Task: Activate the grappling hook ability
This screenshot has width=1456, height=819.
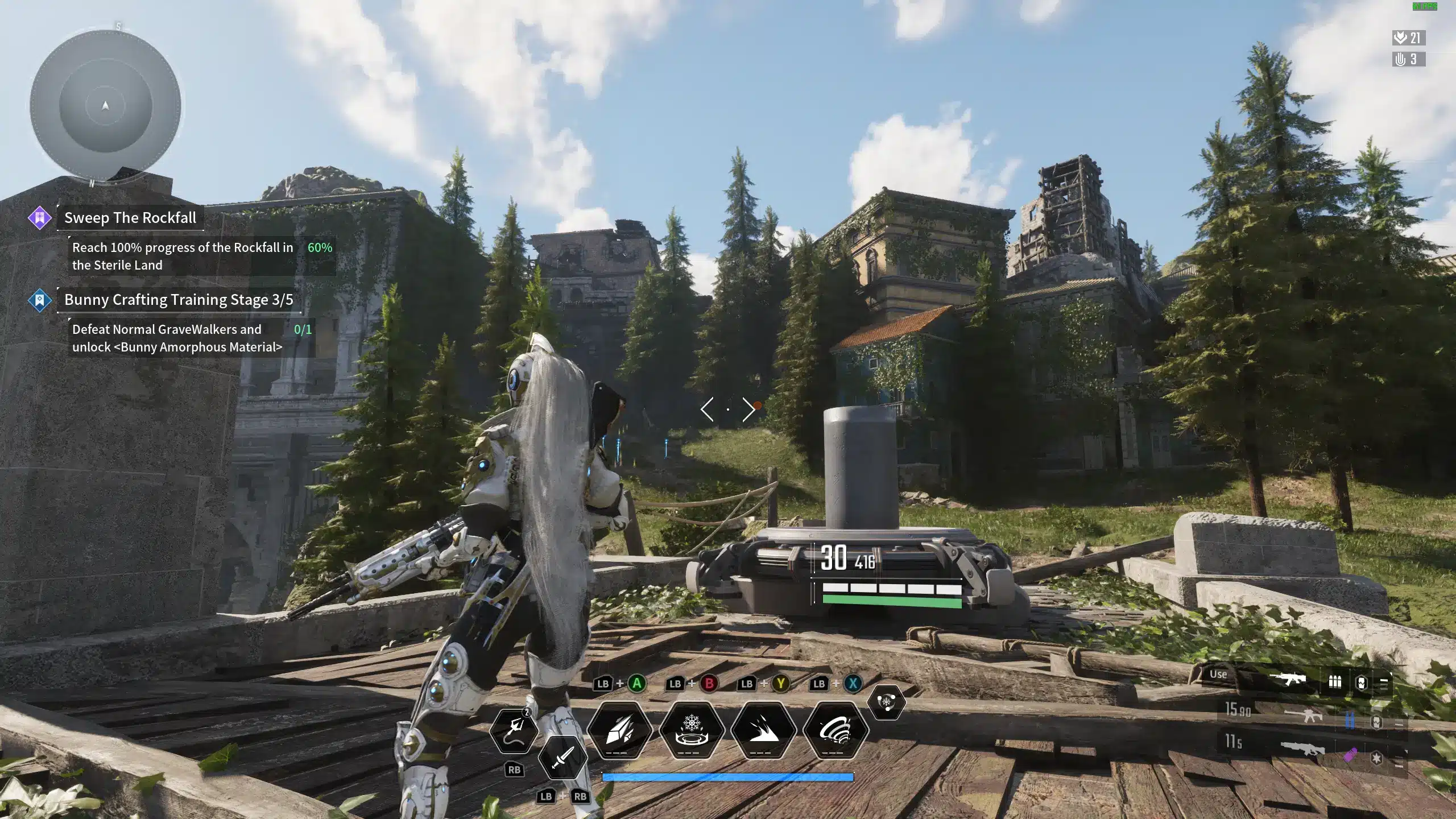Action: click(514, 730)
